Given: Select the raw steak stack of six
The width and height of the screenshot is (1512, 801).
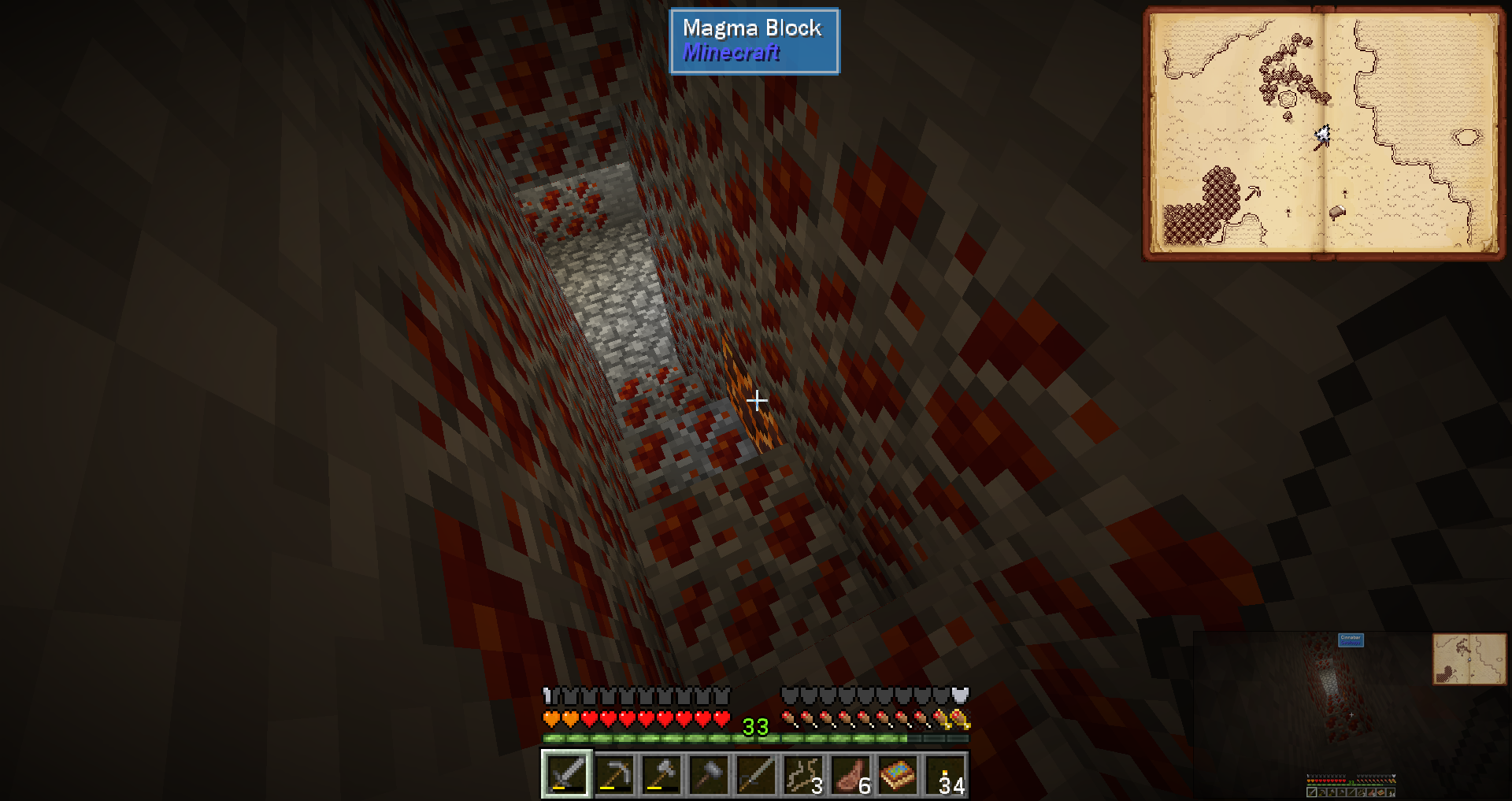Looking at the screenshot, I should (850, 774).
